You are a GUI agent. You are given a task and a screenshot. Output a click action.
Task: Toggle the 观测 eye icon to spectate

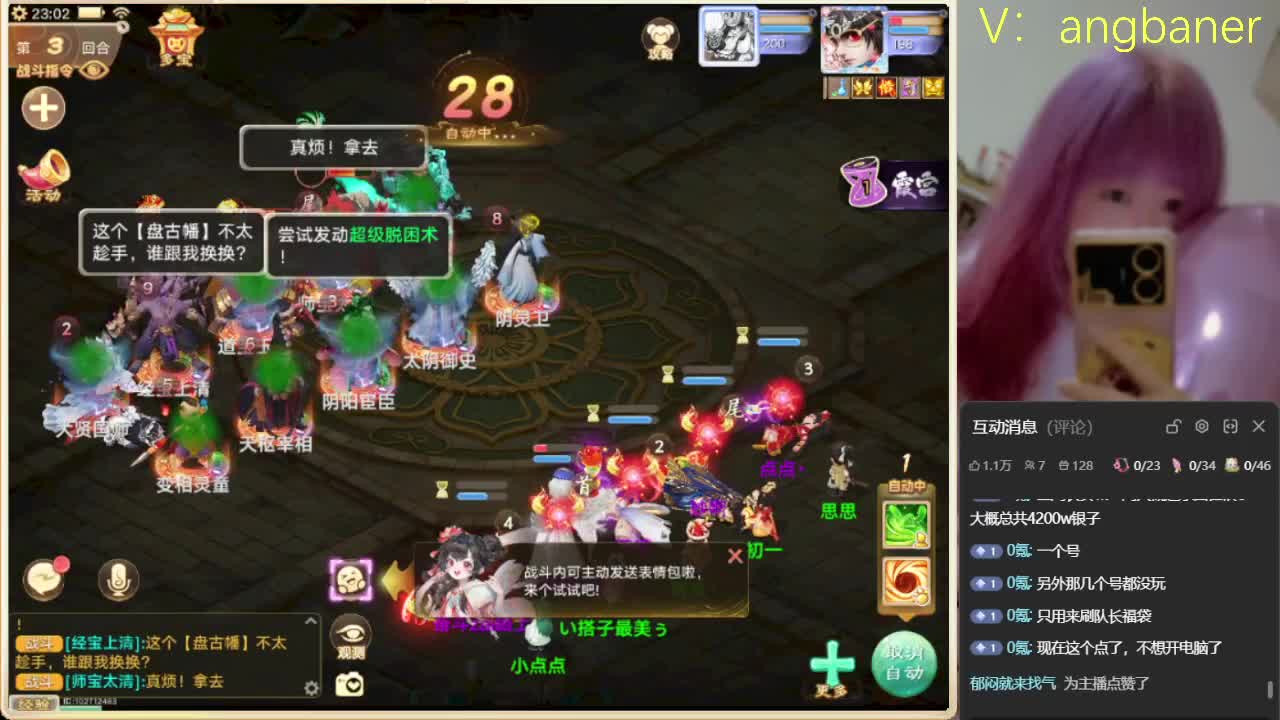[x=351, y=632]
